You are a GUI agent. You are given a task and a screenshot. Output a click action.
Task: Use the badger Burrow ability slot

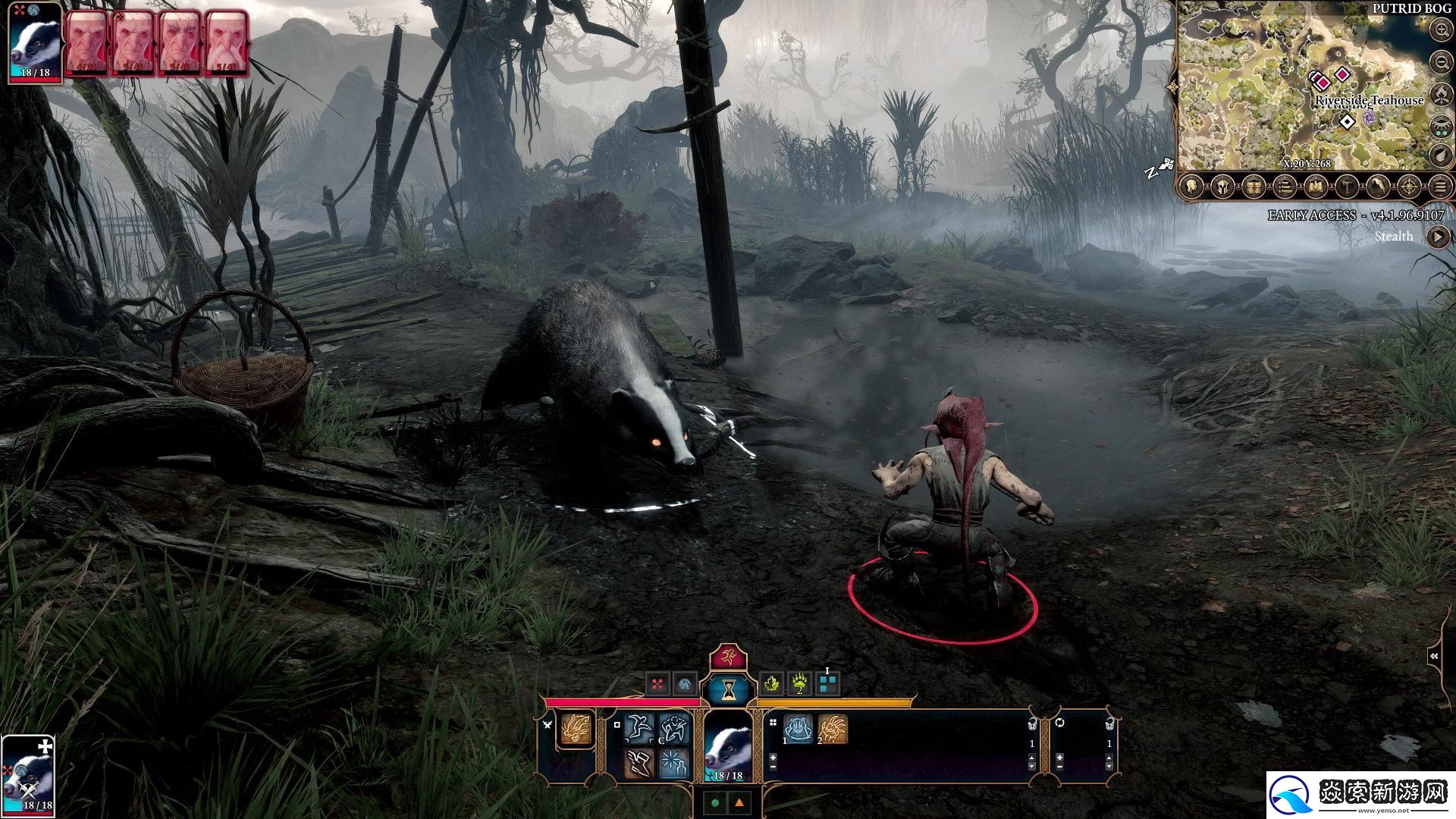[x=798, y=730]
